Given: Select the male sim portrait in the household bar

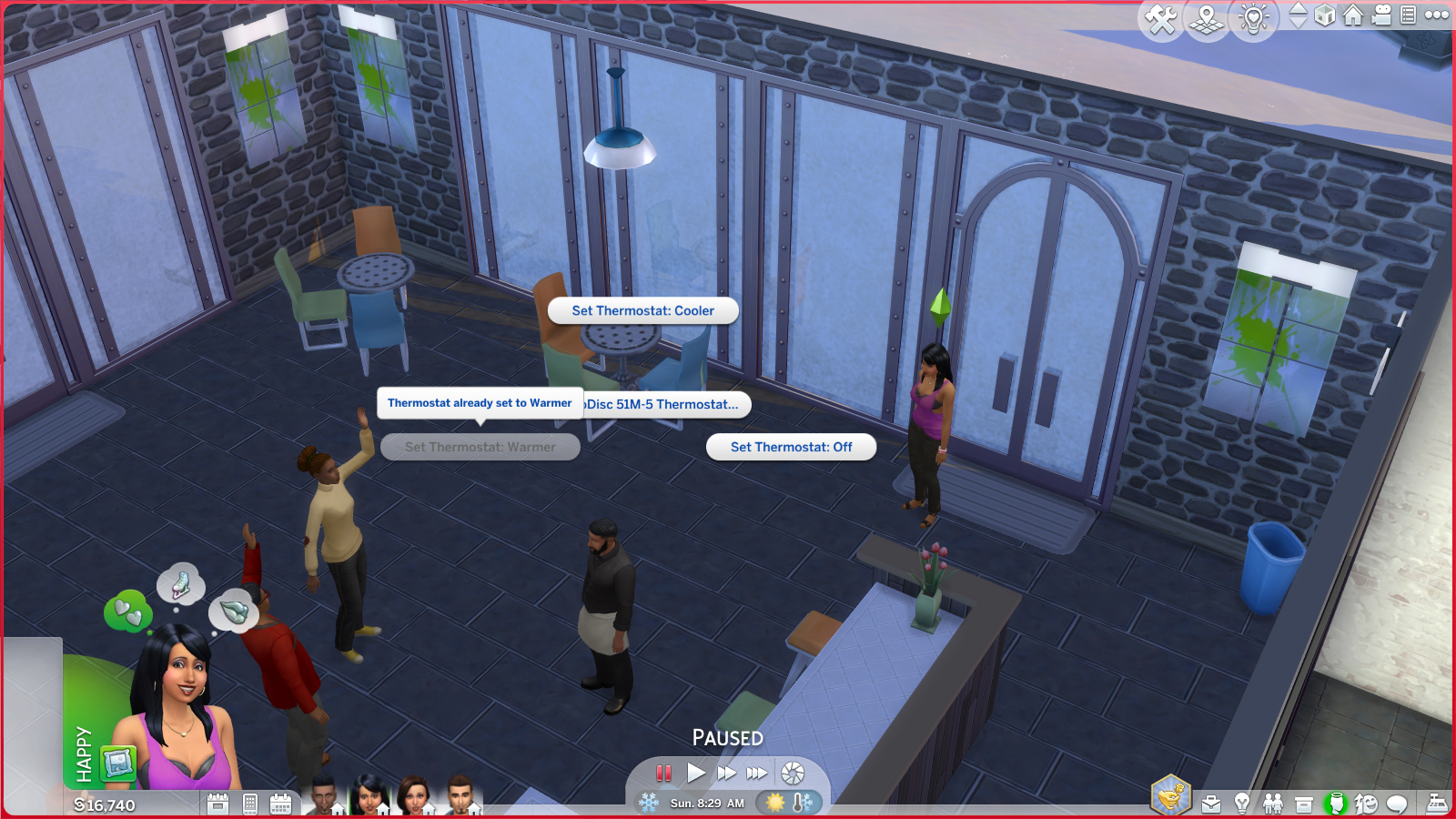Looking at the screenshot, I should click(x=323, y=796).
